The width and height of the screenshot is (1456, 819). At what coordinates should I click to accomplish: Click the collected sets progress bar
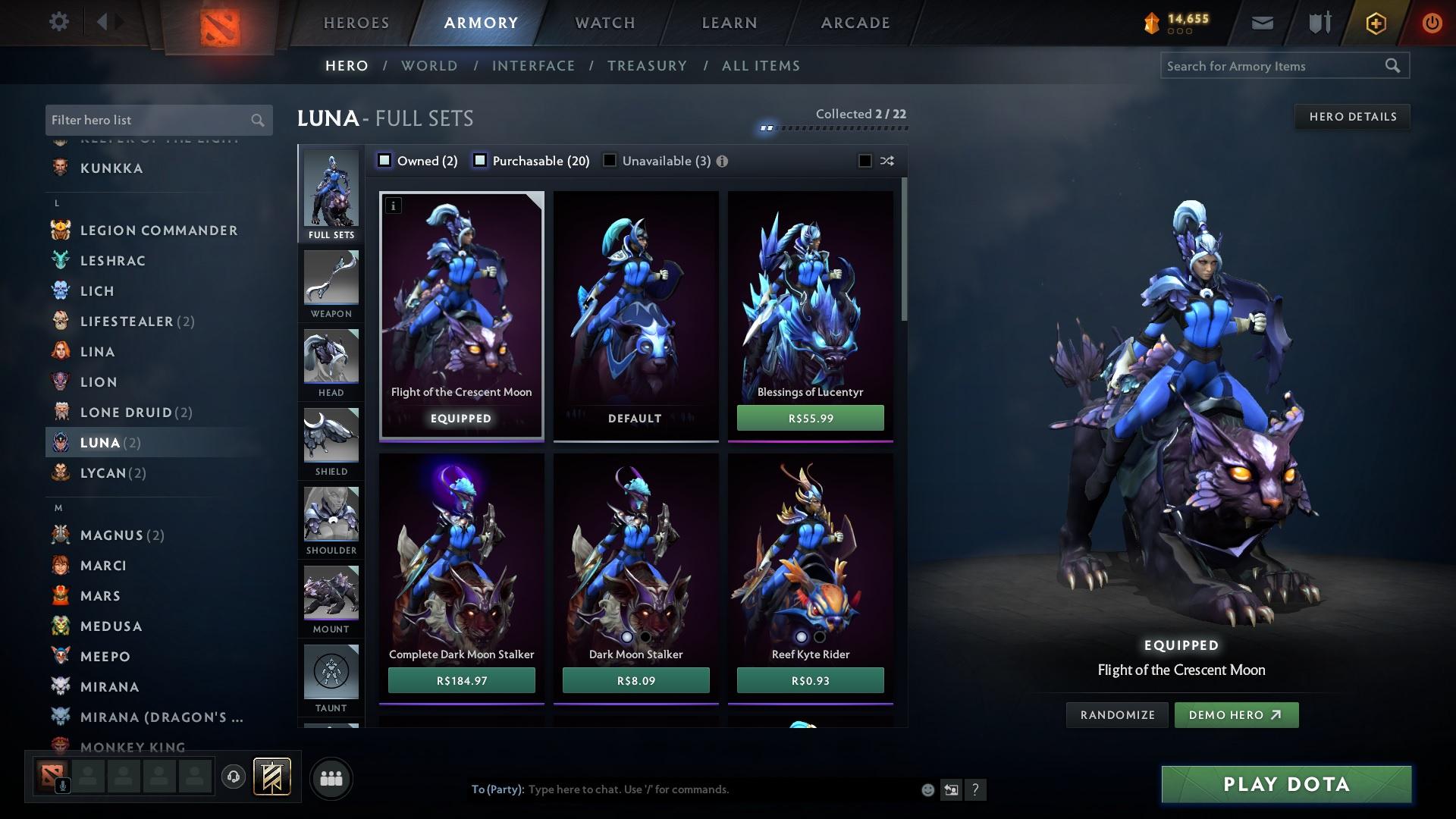pyautogui.click(x=834, y=128)
